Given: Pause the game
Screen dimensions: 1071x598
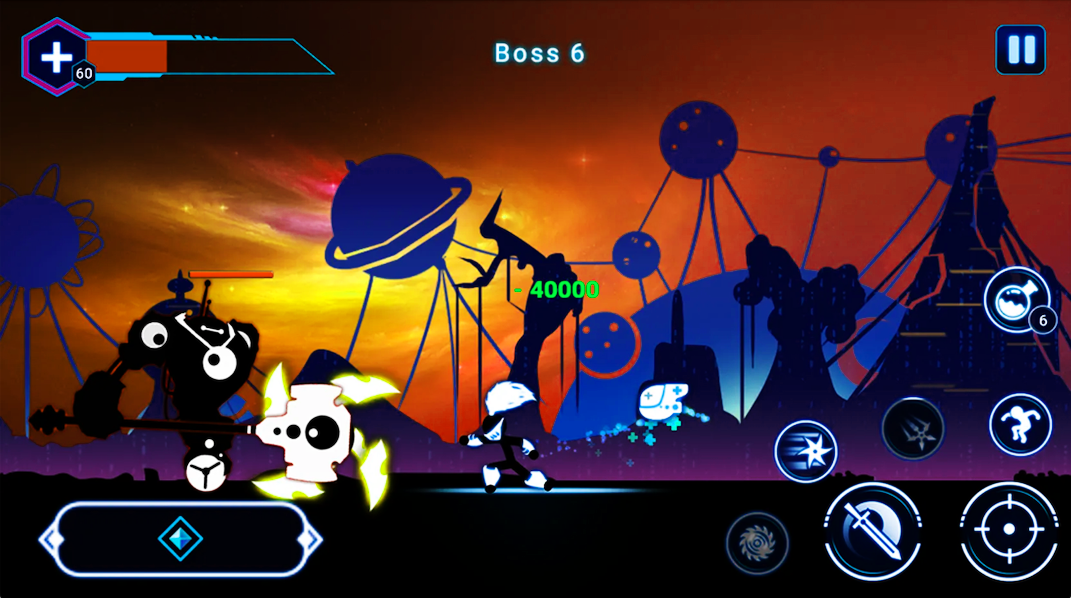Looking at the screenshot, I should [1020, 50].
